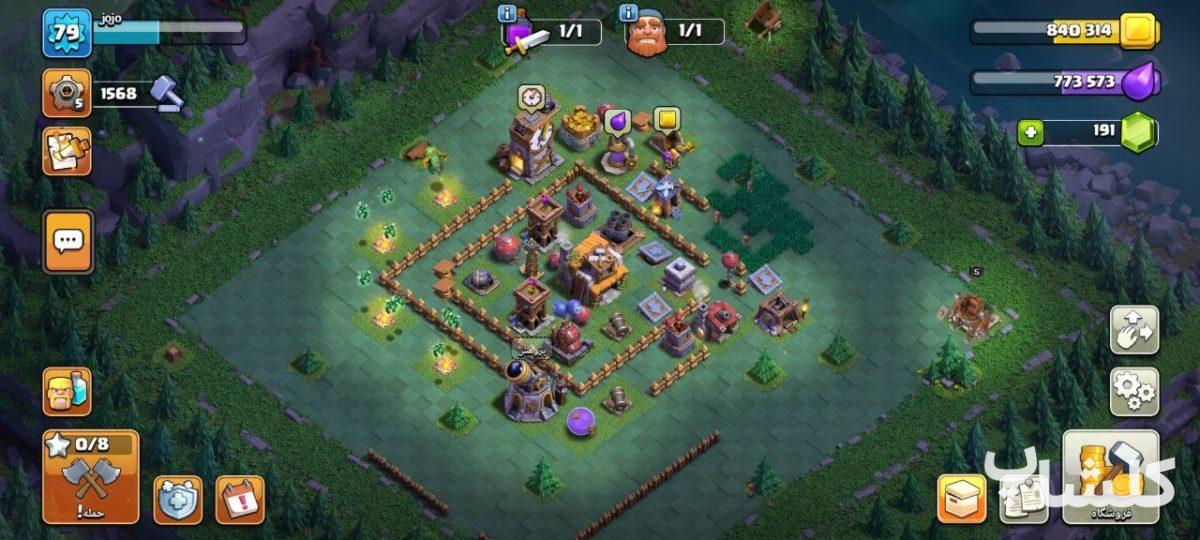Open the chat speech bubble panel
The width and height of the screenshot is (1200, 540).
click(67, 241)
